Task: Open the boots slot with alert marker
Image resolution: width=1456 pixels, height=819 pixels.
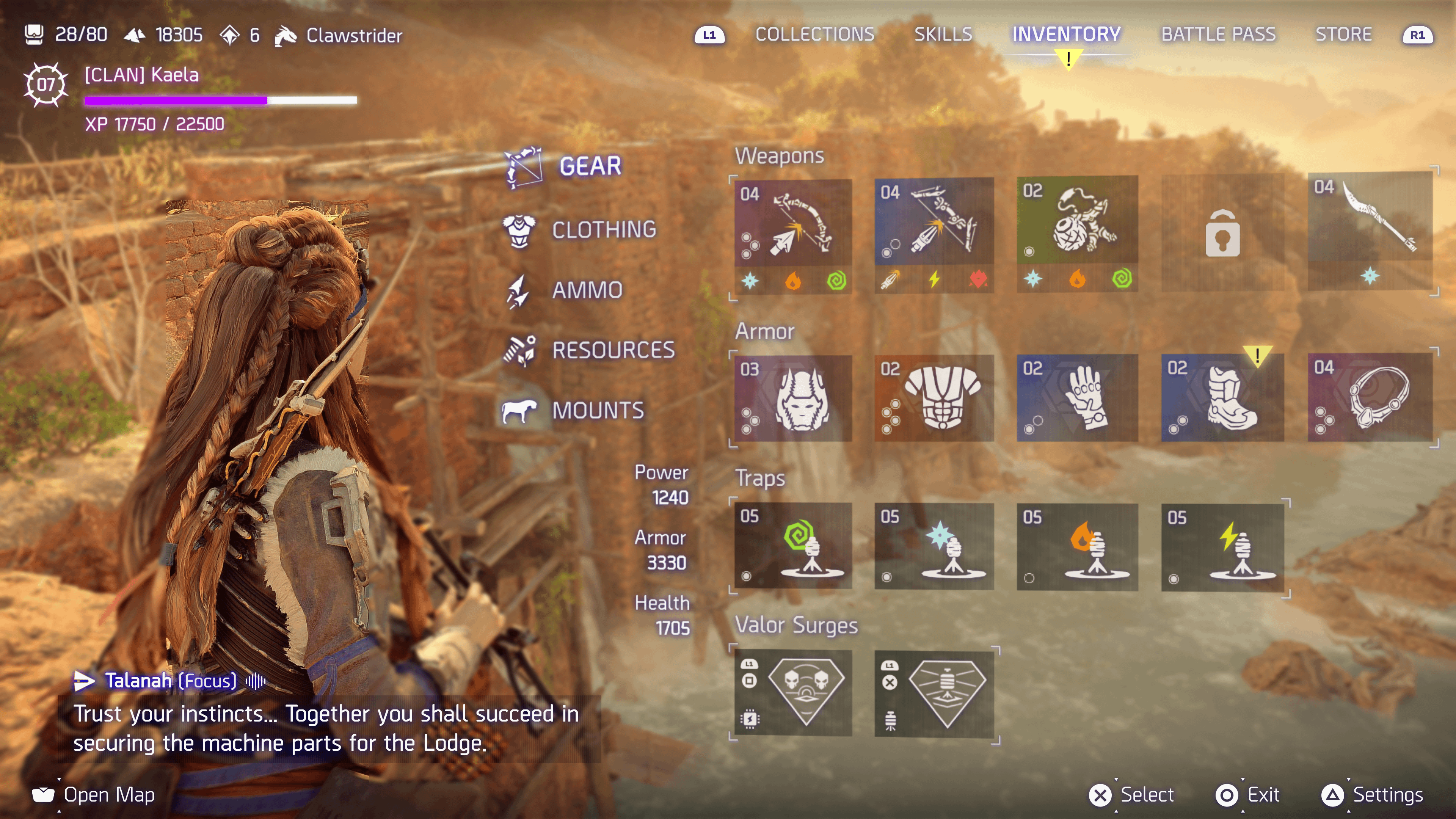Action: point(1222,398)
